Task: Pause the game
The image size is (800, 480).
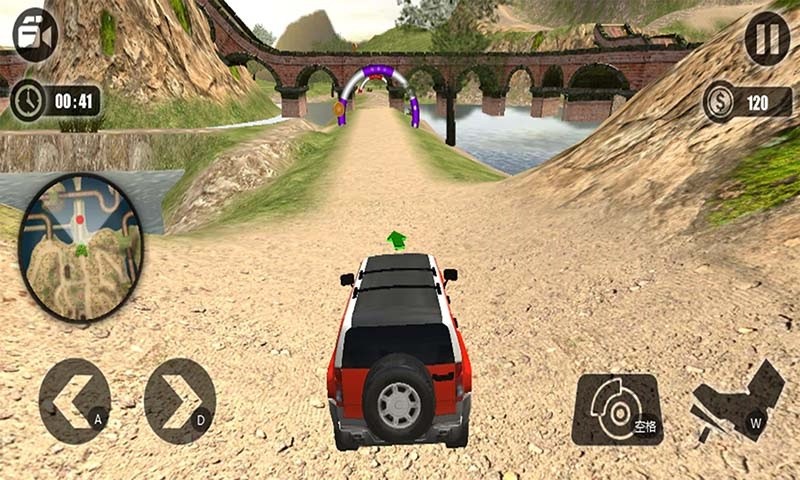Action: tap(767, 39)
